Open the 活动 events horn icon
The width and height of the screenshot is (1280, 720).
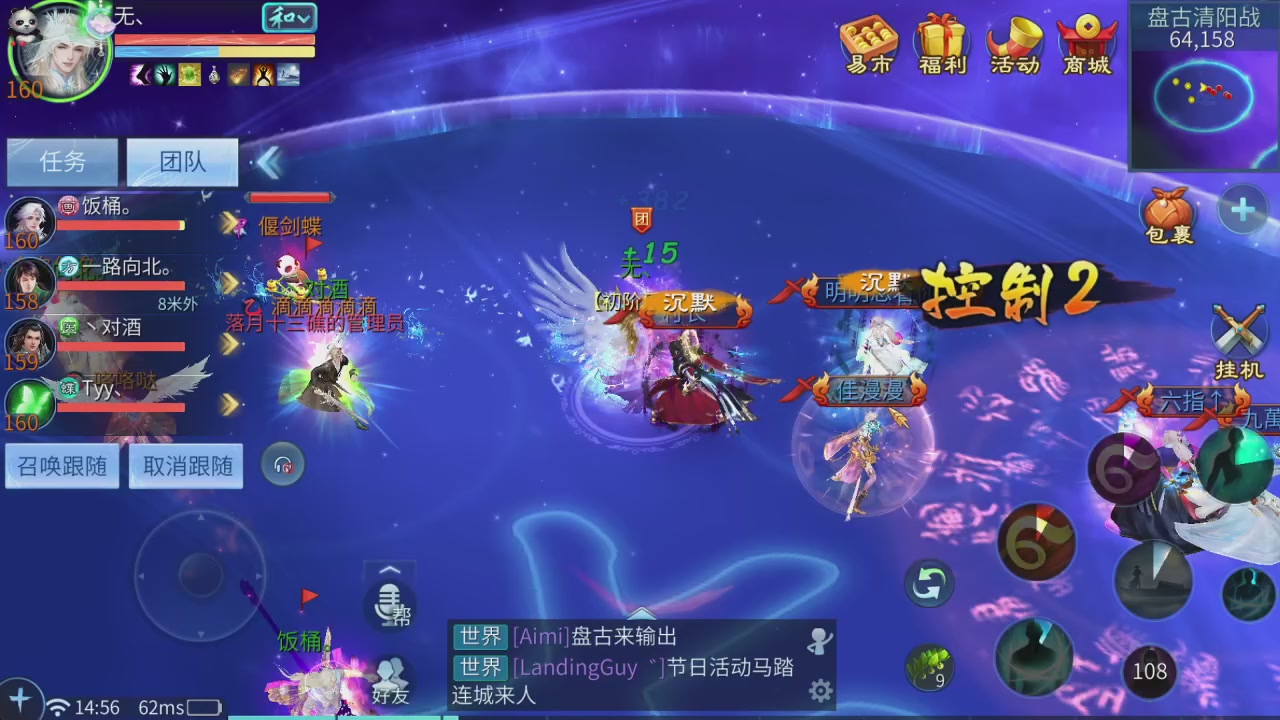[x=1013, y=45]
